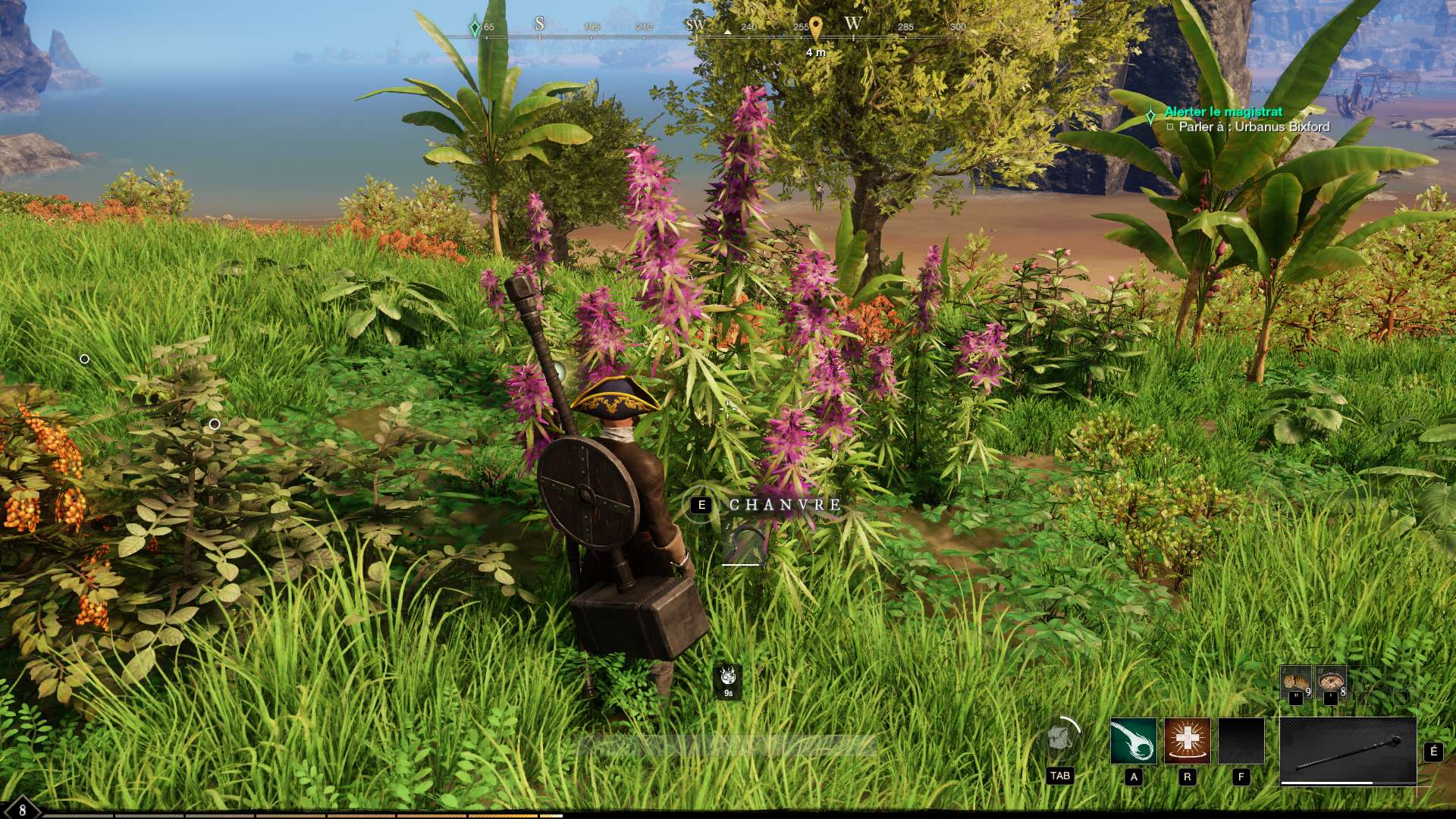Click the level 8 badge
Viewport: 1456px width, 819px height.
[x=21, y=809]
